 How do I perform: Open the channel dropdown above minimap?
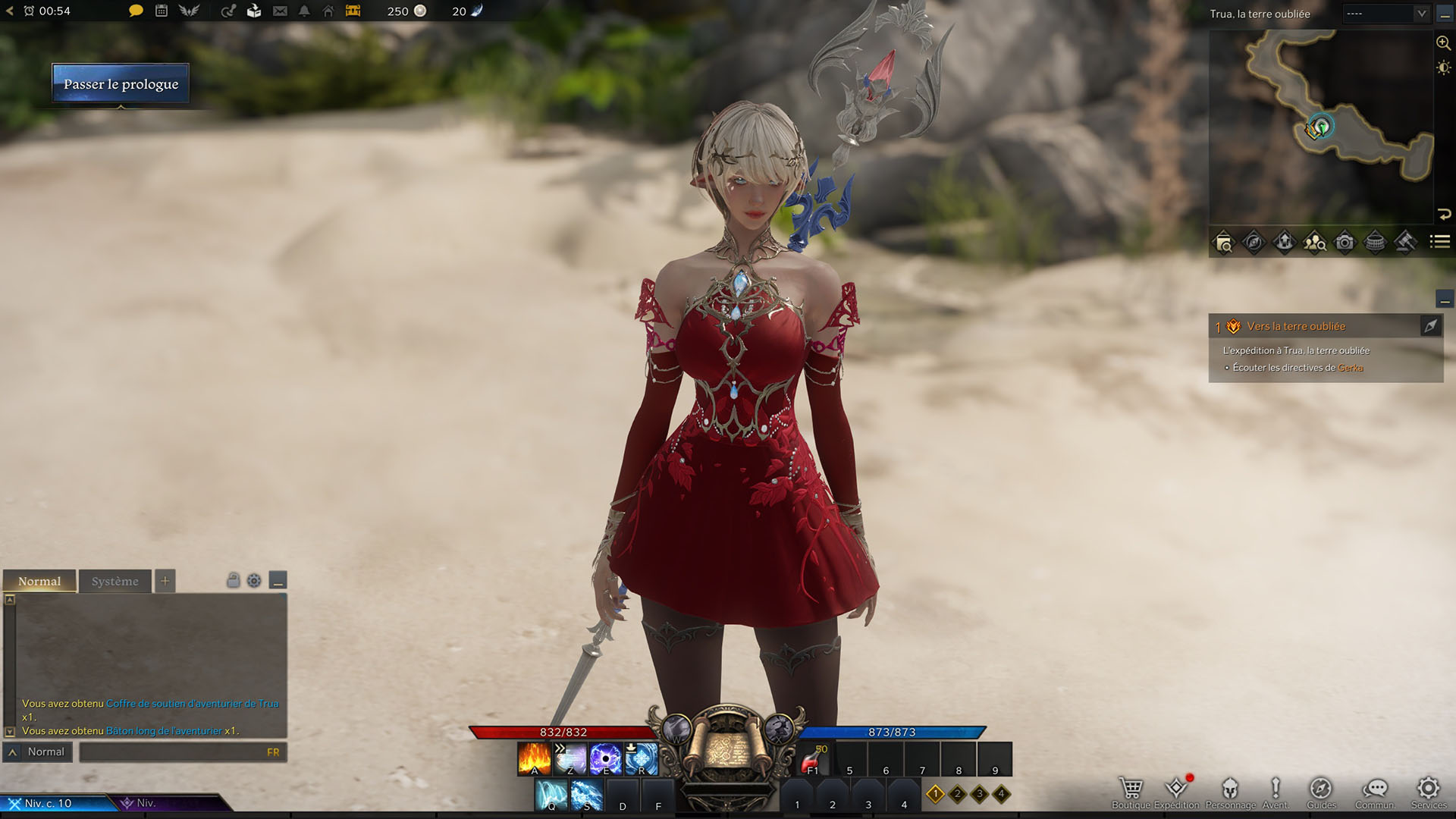(1386, 14)
